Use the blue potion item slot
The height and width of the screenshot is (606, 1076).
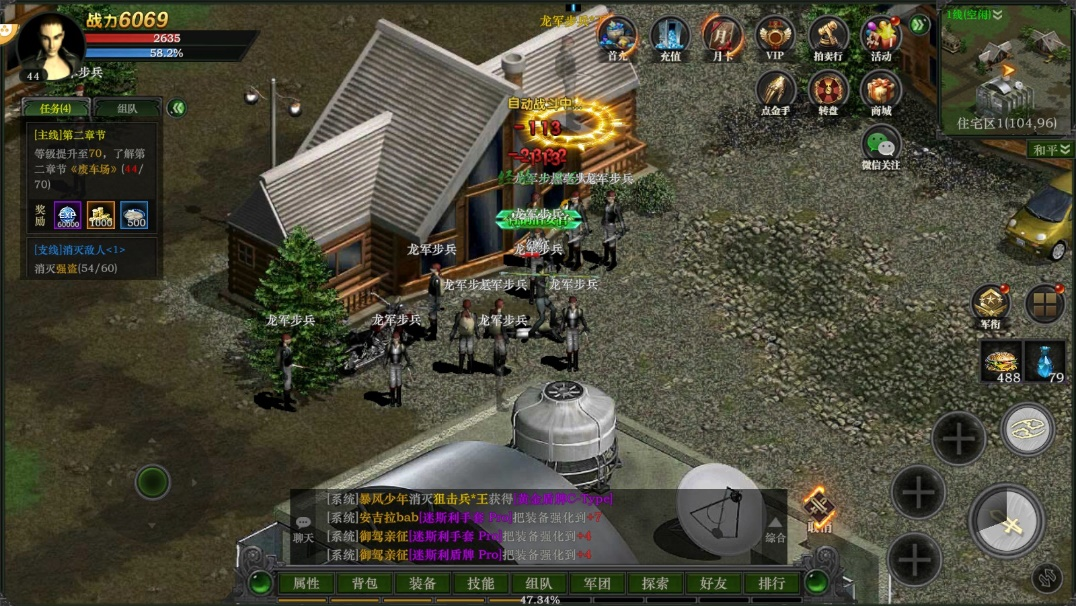tap(1045, 361)
